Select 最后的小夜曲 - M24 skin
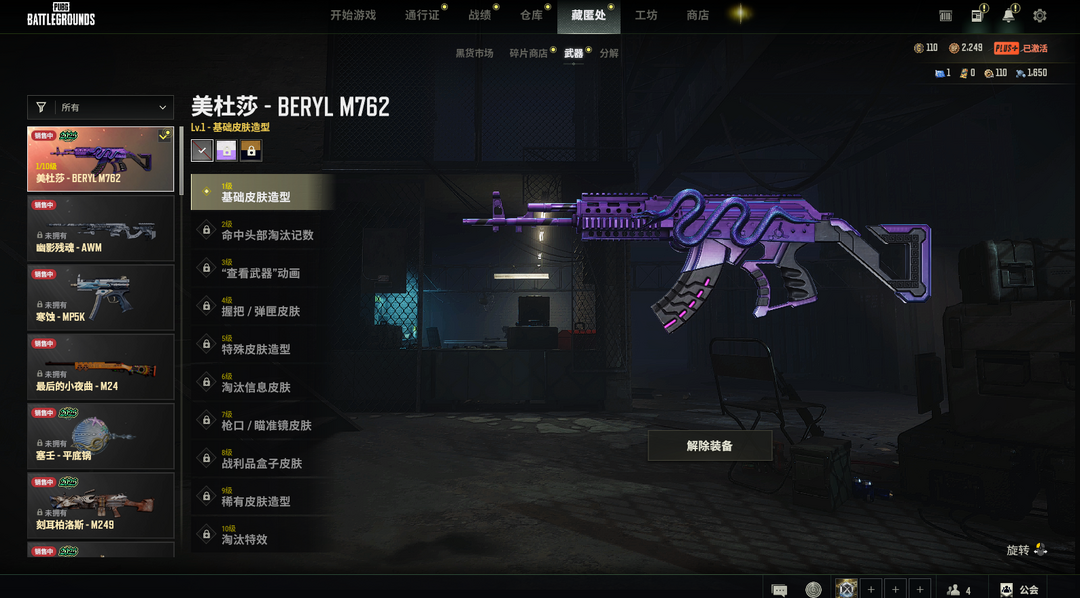The image size is (1080, 598). pos(100,366)
